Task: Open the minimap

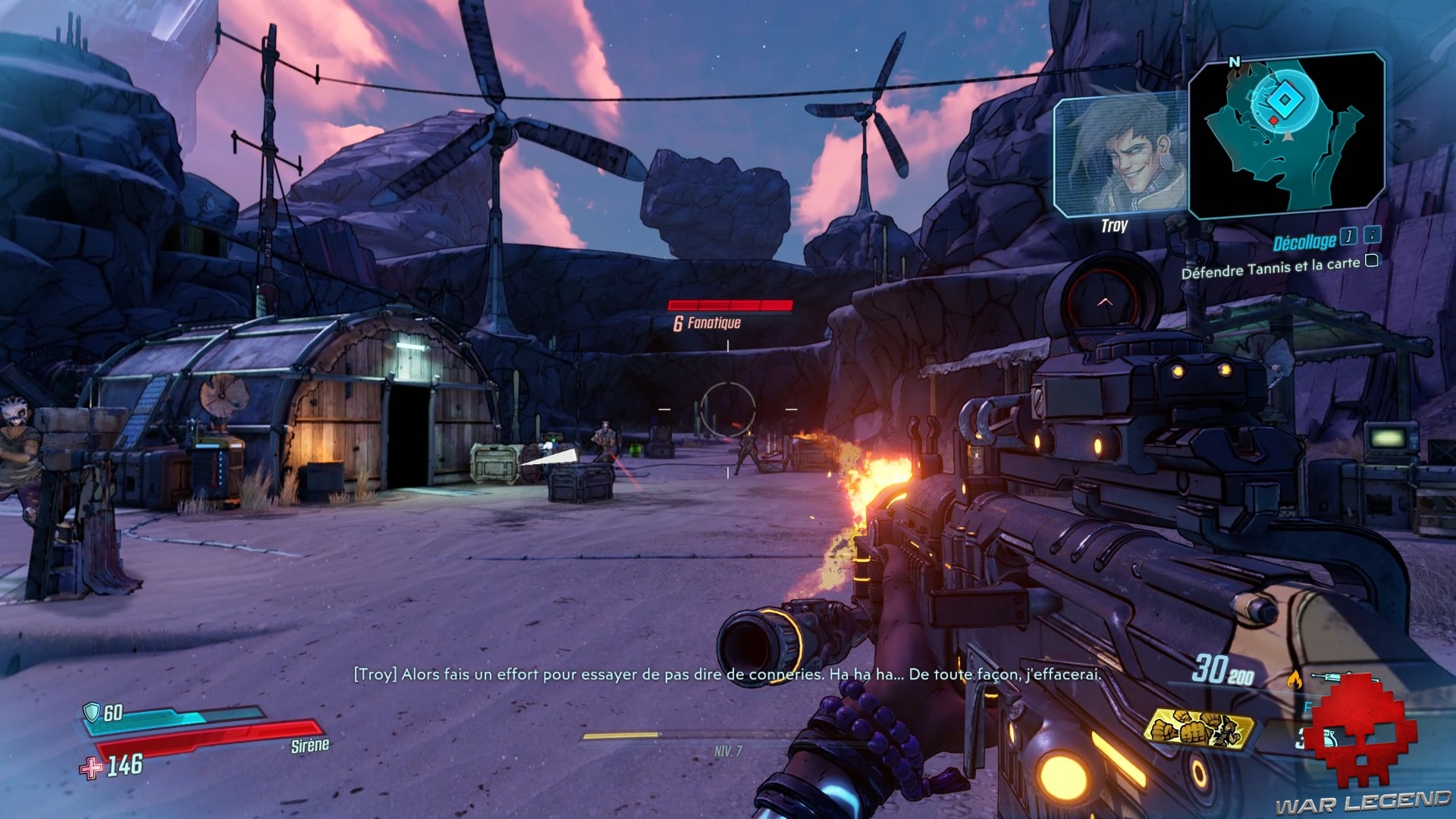Action: tap(1286, 135)
